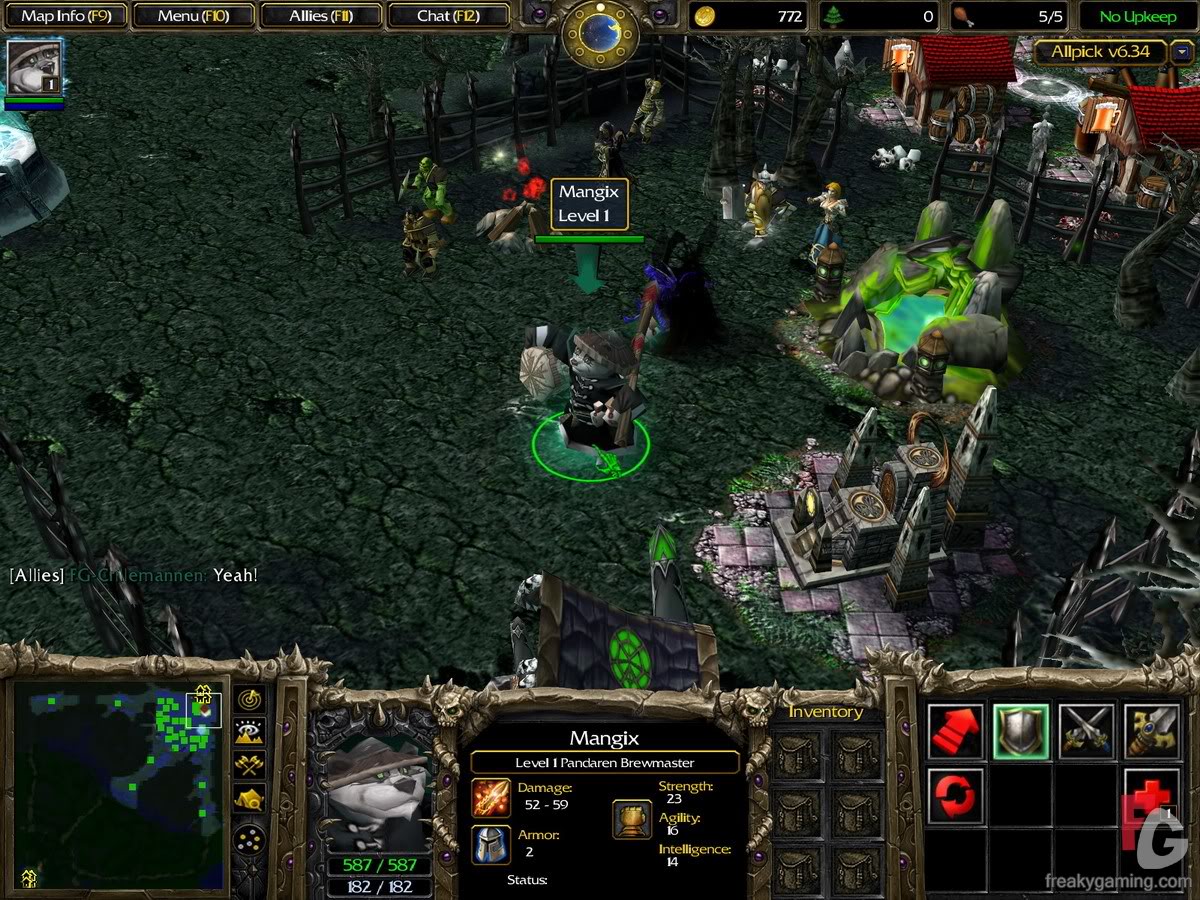Activate the minimap signal ping button
This screenshot has width=1200, height=900.
click(250, 699)
